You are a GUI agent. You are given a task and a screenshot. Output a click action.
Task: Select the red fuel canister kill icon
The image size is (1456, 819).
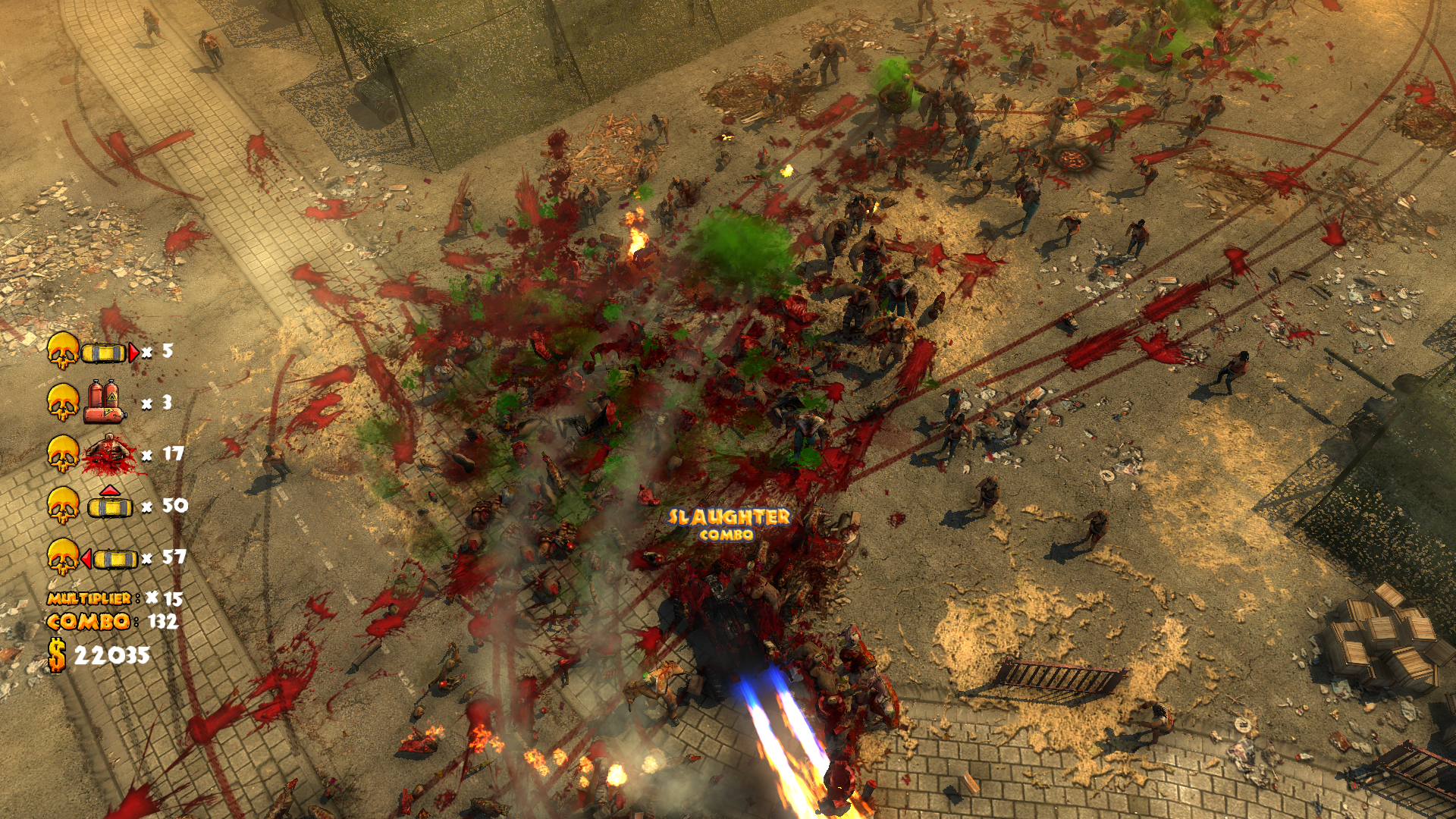(x=105, y=402)
